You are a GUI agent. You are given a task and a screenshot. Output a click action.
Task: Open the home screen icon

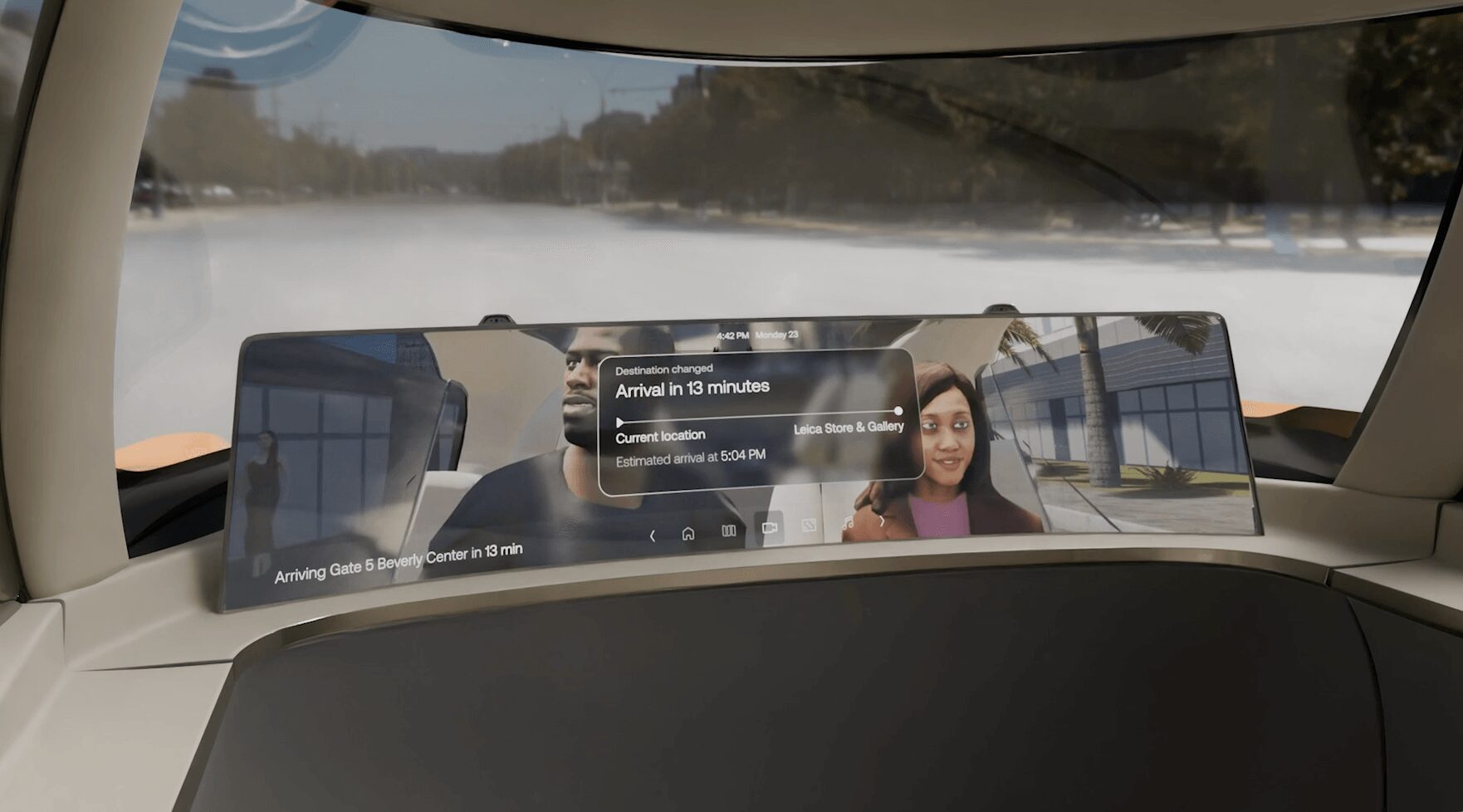coord(688,534)
